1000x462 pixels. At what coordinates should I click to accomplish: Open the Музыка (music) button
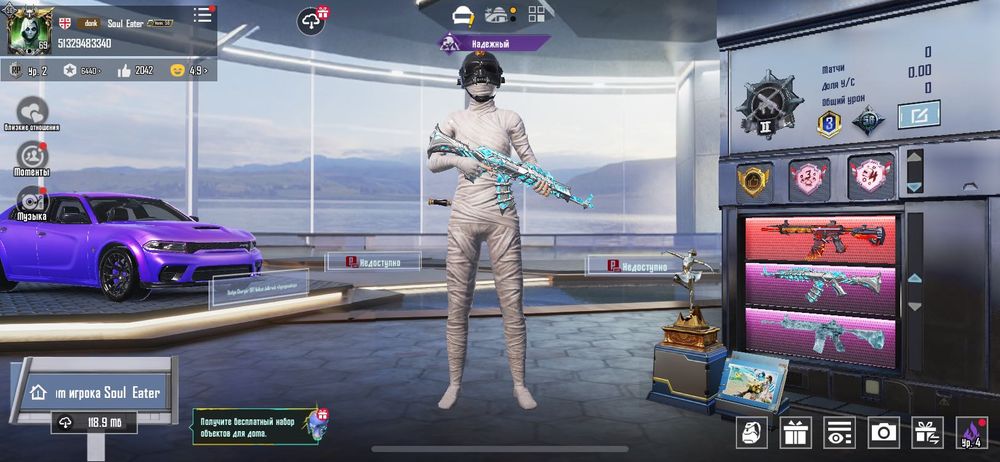[32, 200]
